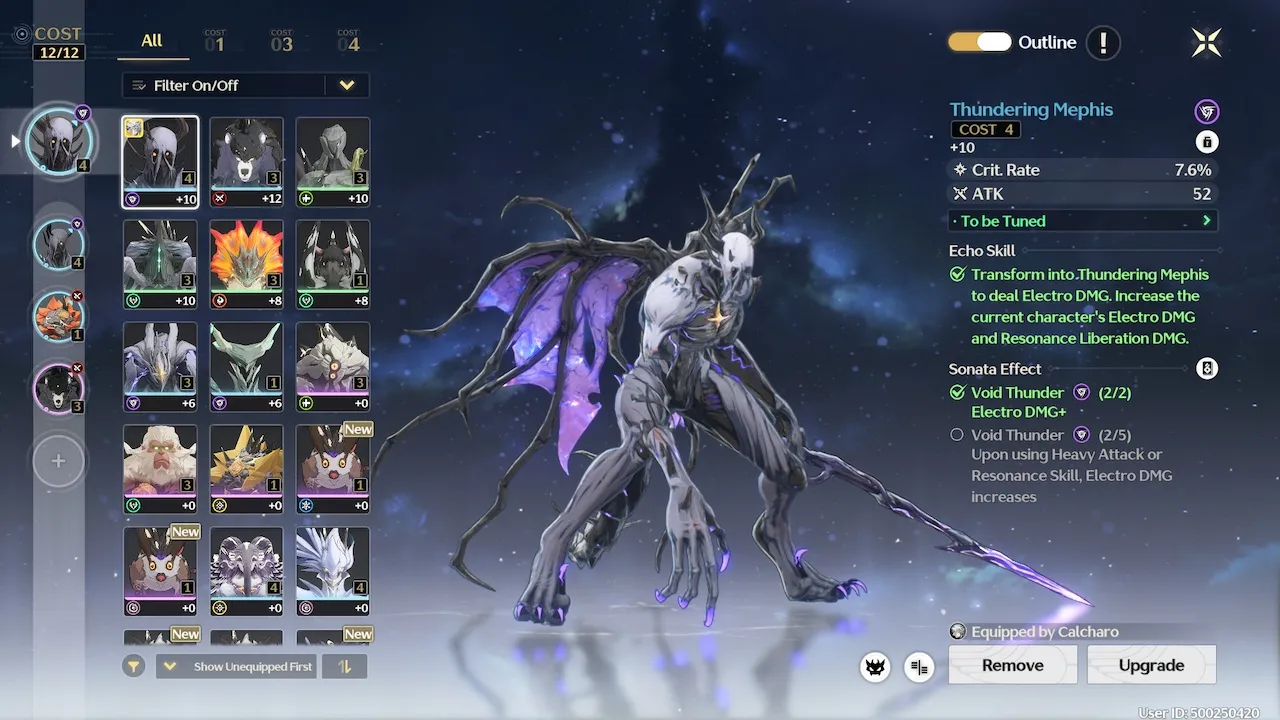Open the exclamation mark info button
The image size is (1280, 720).
click(x=1103, y=43)
